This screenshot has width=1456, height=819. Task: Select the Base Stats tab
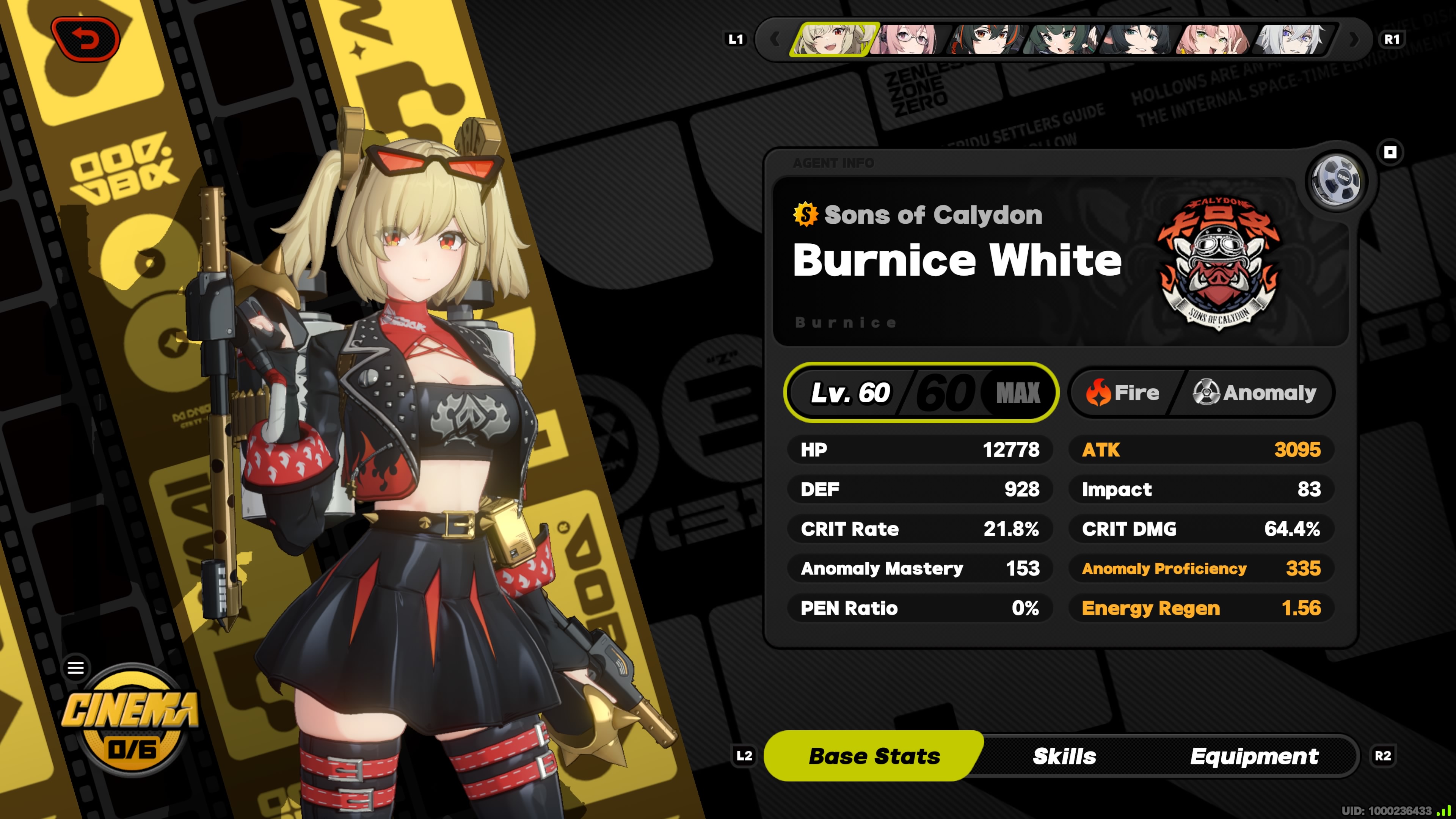point(874,756)
